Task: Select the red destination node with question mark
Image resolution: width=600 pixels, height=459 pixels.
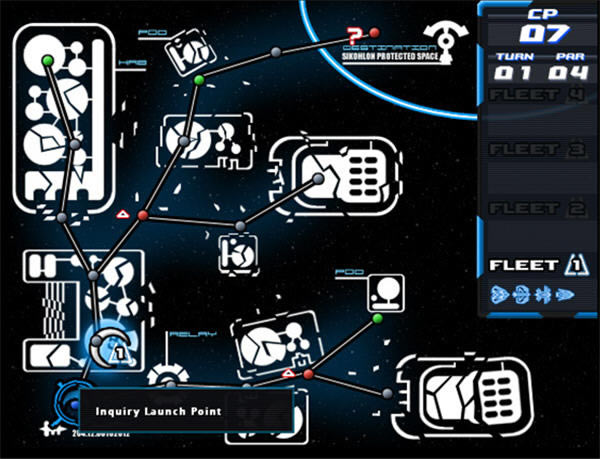Action: 374,33
